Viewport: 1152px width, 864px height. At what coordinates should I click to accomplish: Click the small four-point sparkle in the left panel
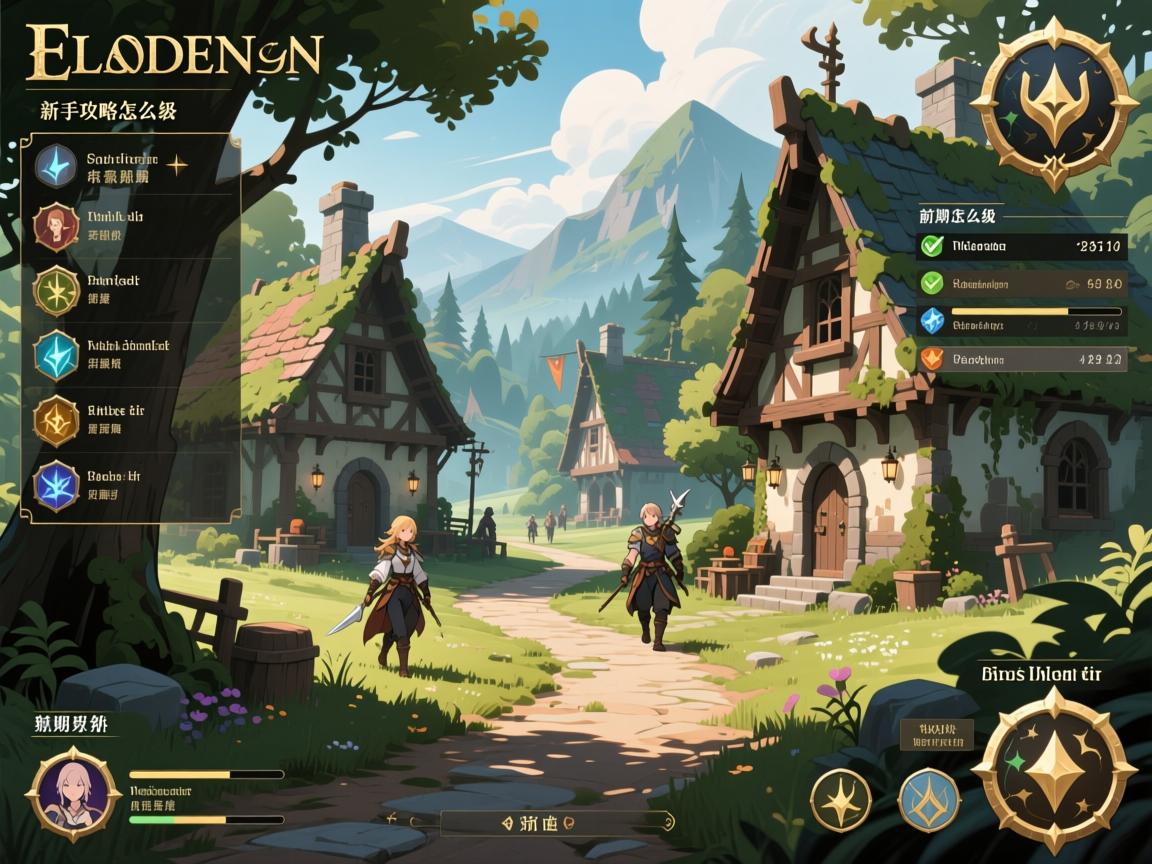coord(177,165)
